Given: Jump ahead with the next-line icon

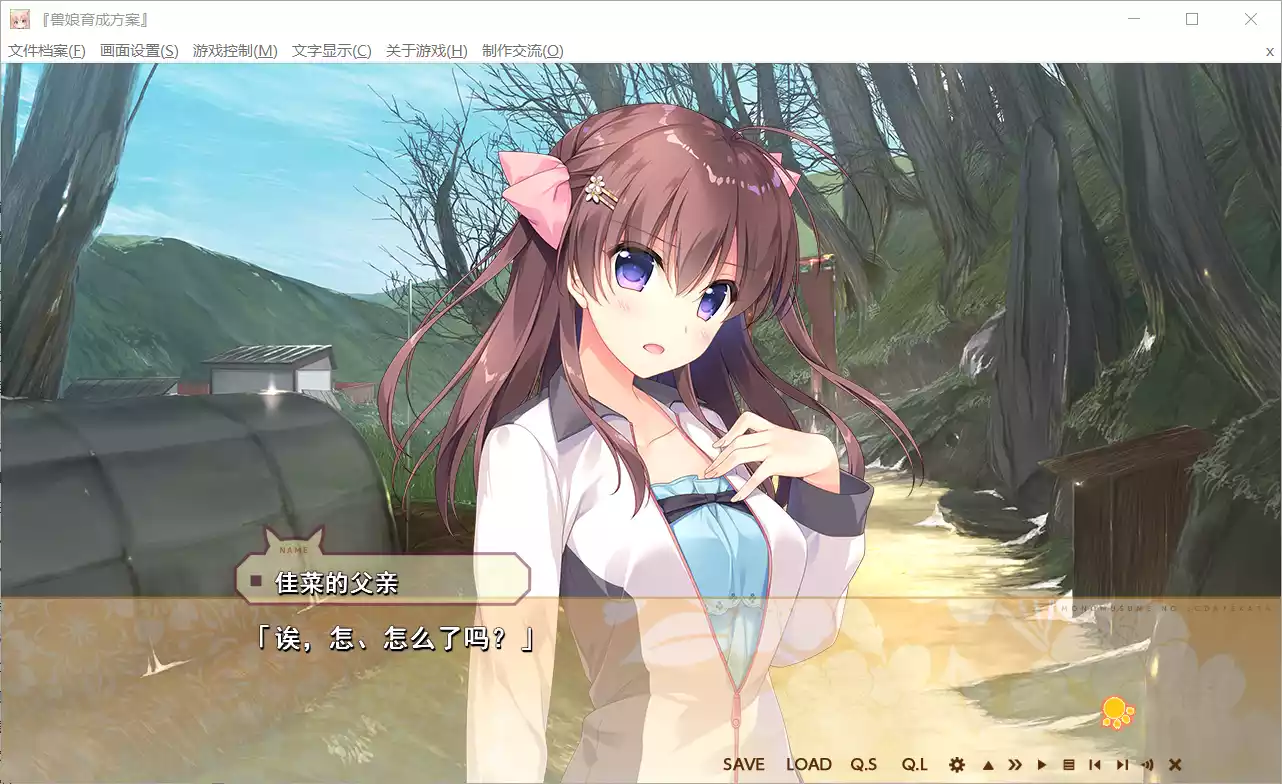Looking at the screenshot, I should (1123, 764).
